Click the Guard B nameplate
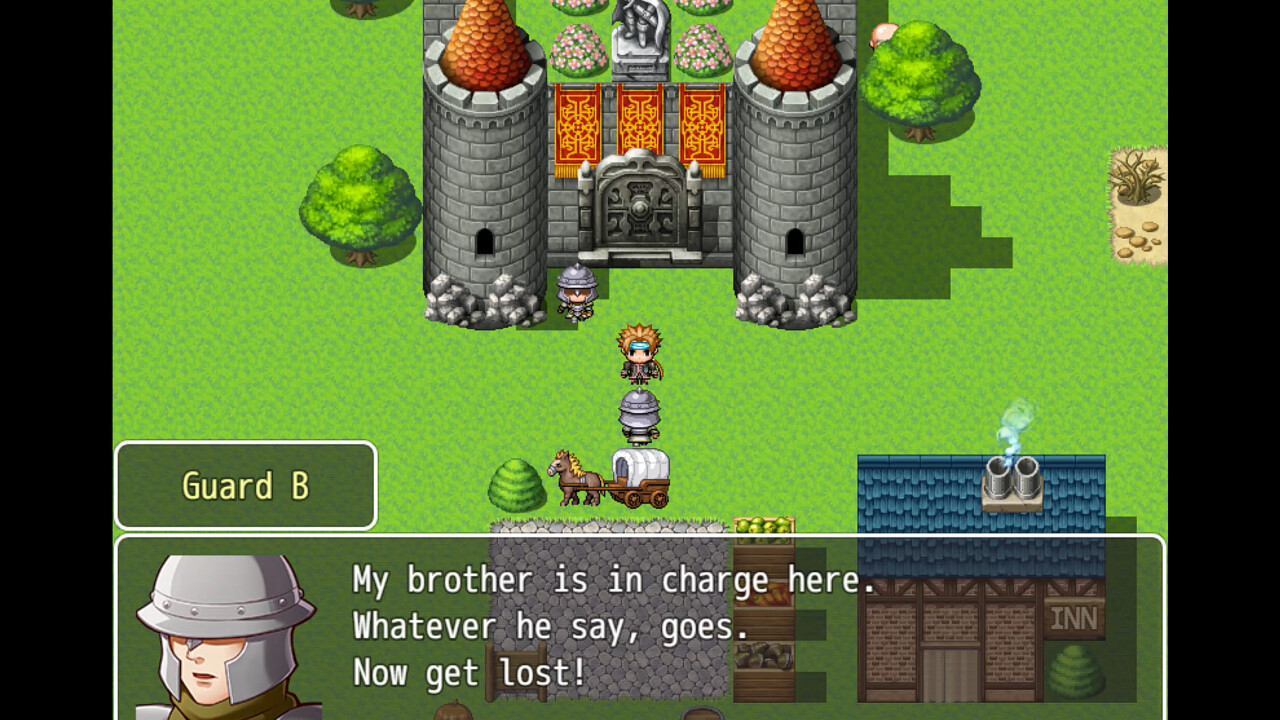 pyautogui.click(x=245, y=485)
